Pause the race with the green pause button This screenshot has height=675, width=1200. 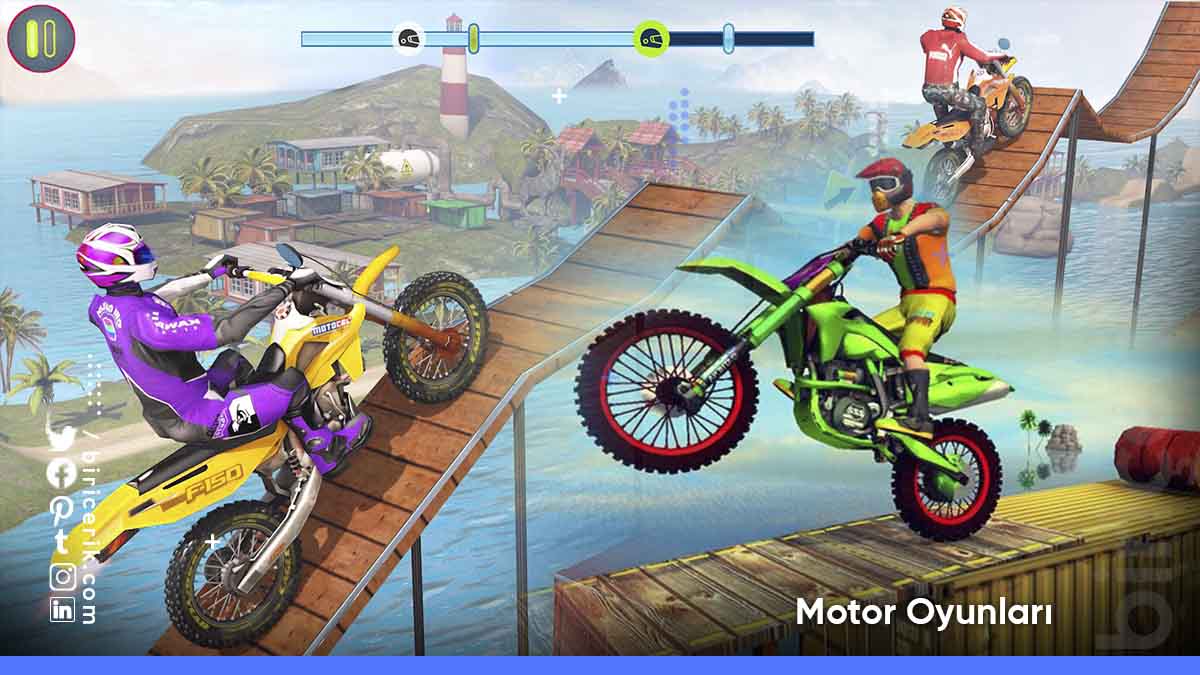tap(41, 39)
